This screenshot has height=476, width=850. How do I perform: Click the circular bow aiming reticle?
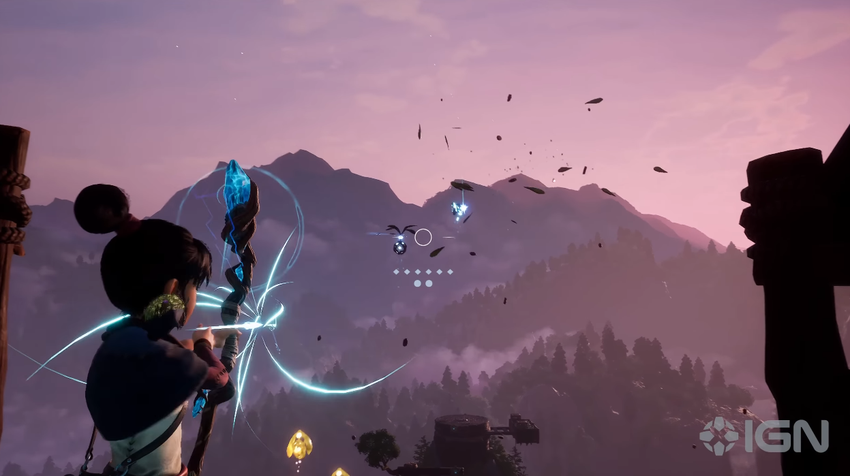pyautogui.click(x=423, y=237)
